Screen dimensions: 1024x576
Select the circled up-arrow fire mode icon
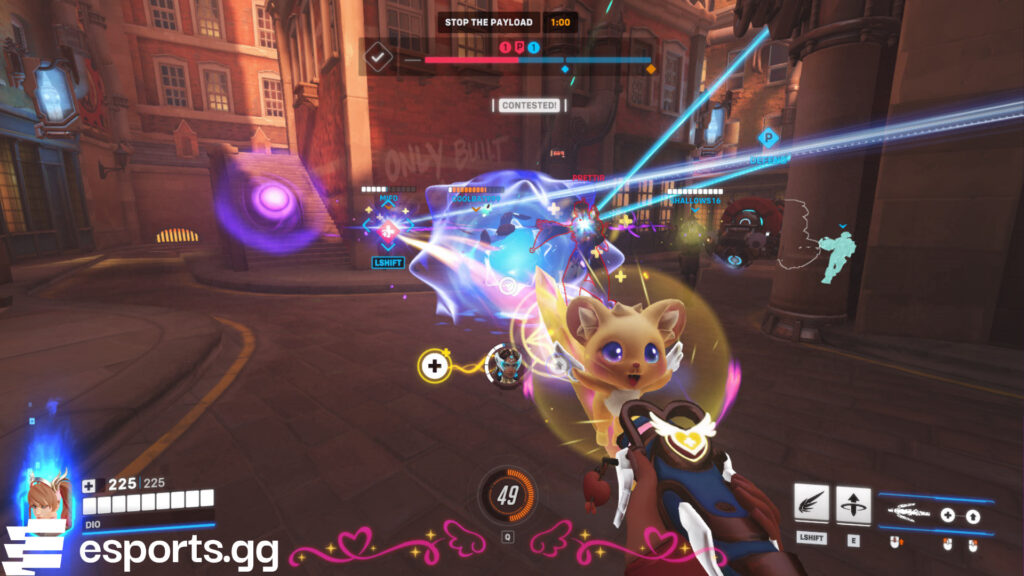click(x=973, y=516)
